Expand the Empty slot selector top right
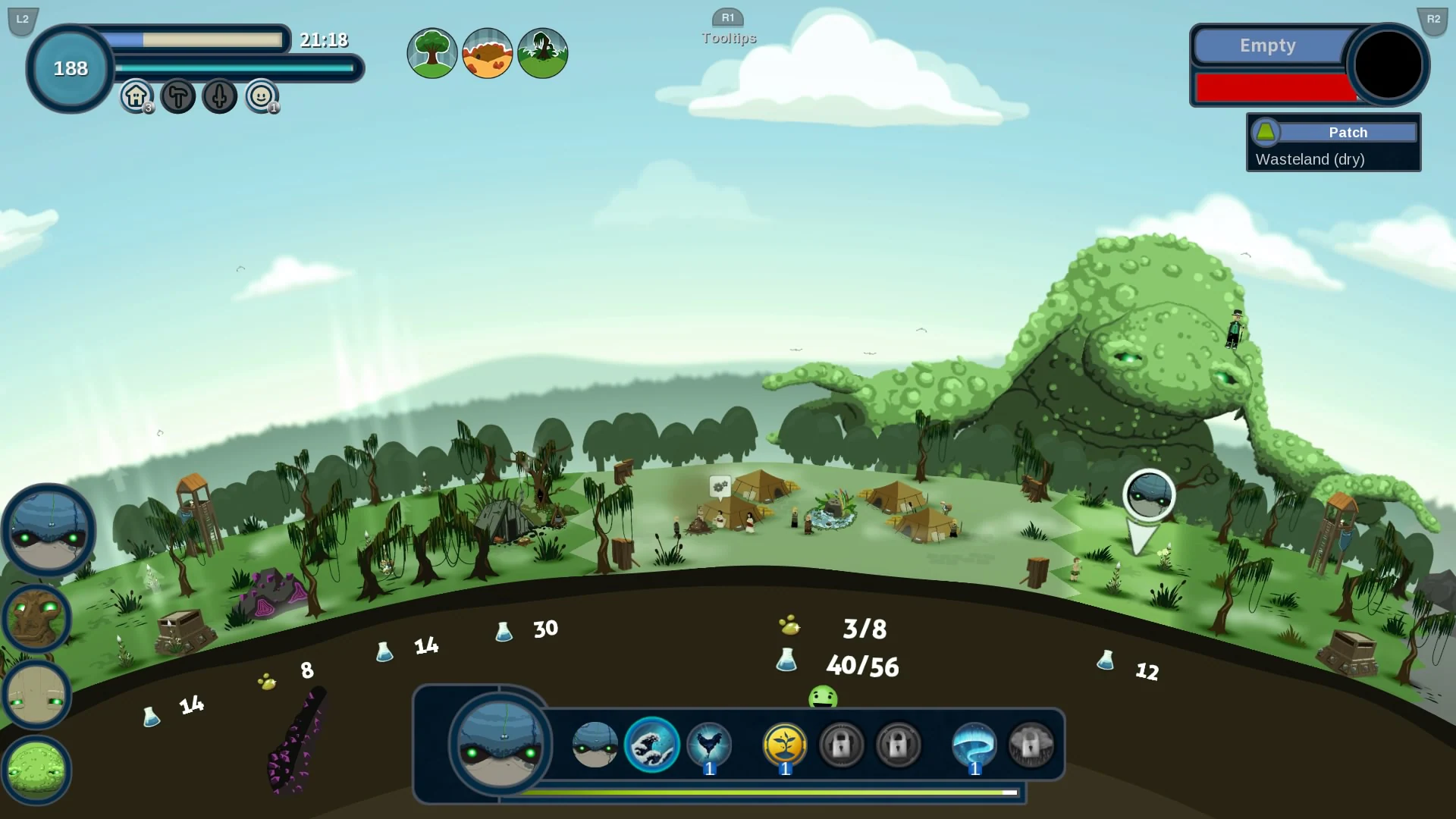1456x819 pixels. pyautogui.click(x=1268, y=45)
